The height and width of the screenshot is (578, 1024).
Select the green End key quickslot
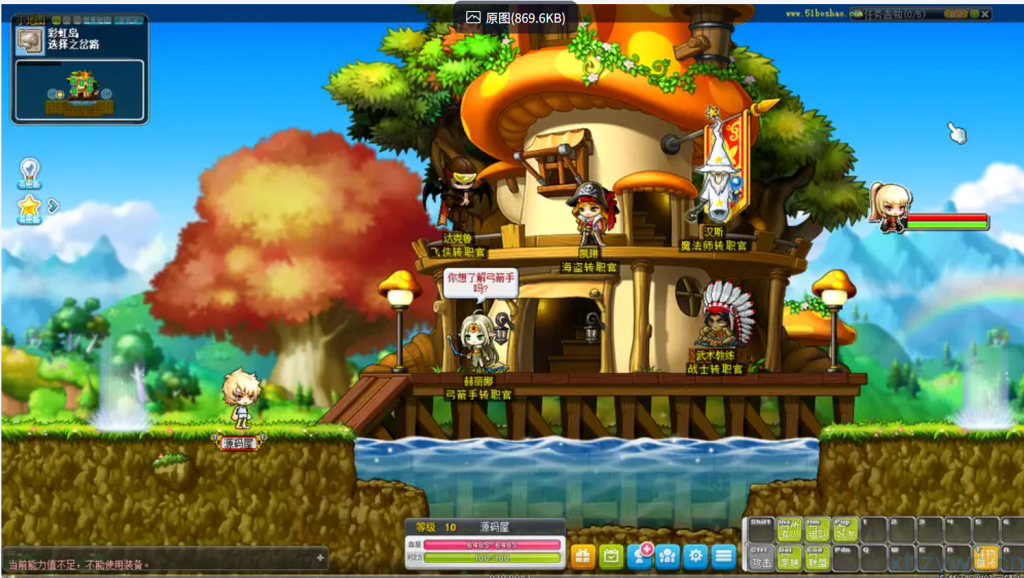[818, 558]
